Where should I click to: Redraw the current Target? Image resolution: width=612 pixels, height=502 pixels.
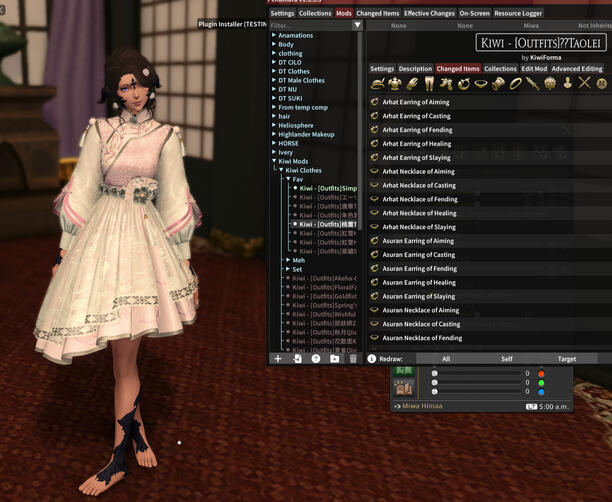click(566, 358)
